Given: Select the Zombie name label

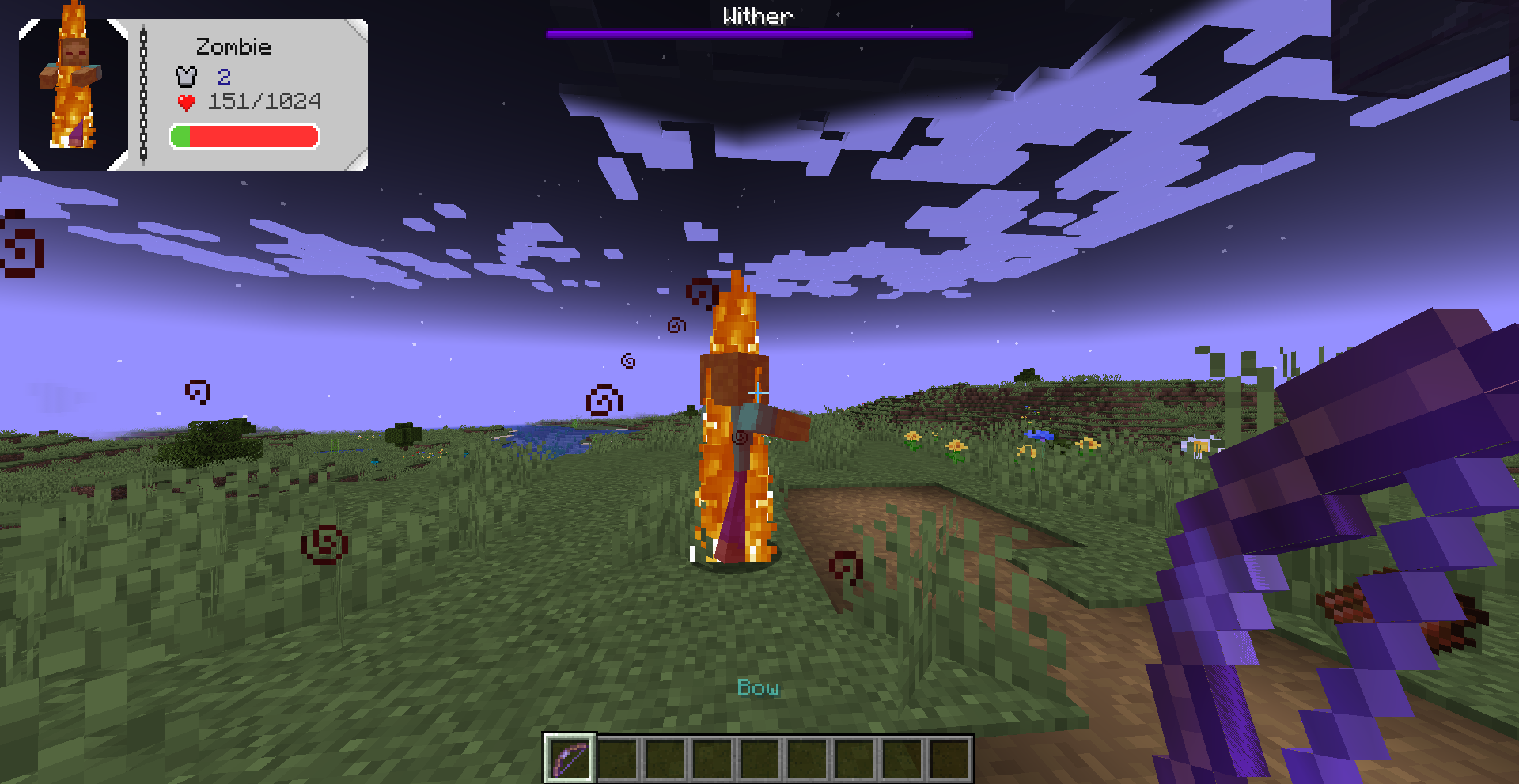Looking at the screenshot, I should (x=233, y=47).
